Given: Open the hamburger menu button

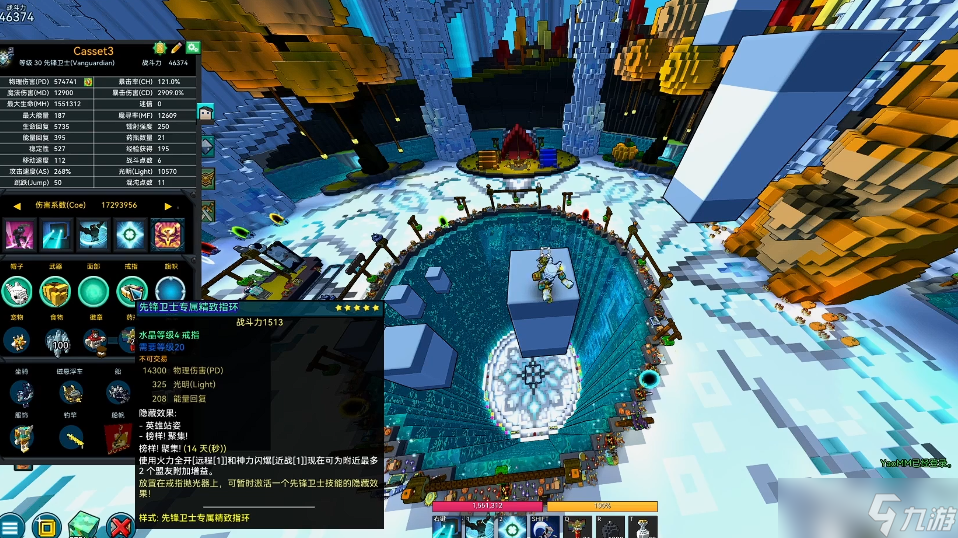Looking at the screenshot, I should (11, 525).
